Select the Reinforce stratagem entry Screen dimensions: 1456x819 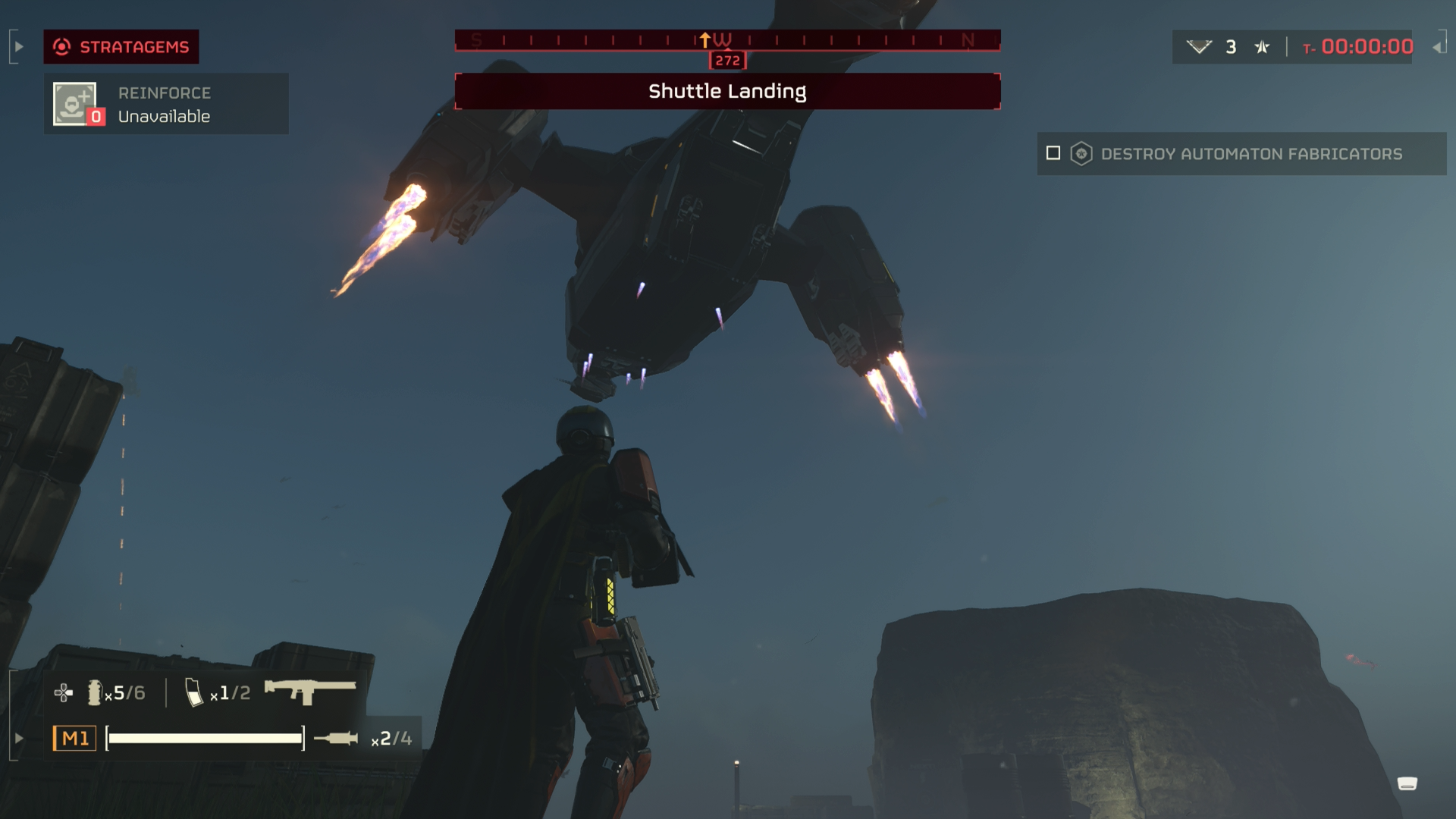[165, 104]
